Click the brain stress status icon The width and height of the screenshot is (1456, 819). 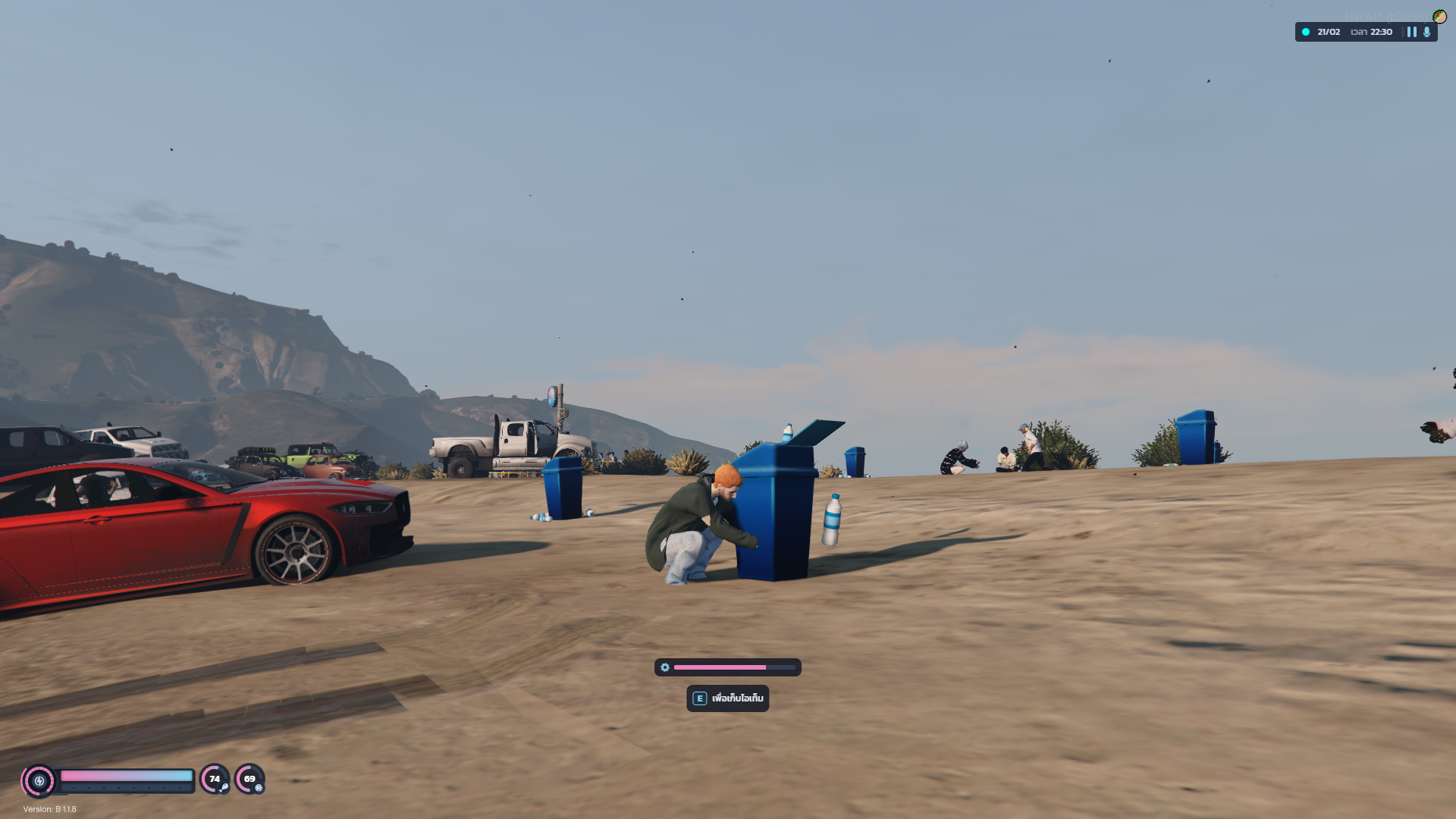pos(259,788)
